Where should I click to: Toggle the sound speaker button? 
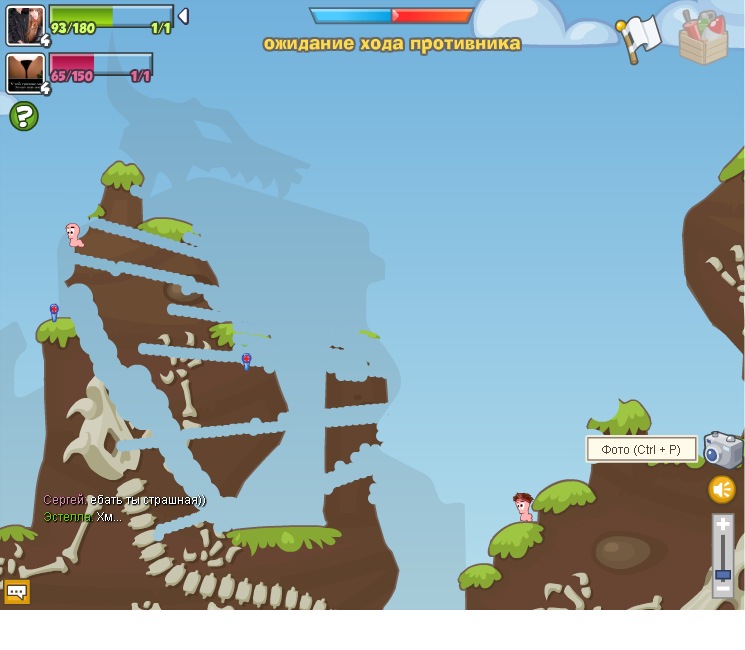722,489
